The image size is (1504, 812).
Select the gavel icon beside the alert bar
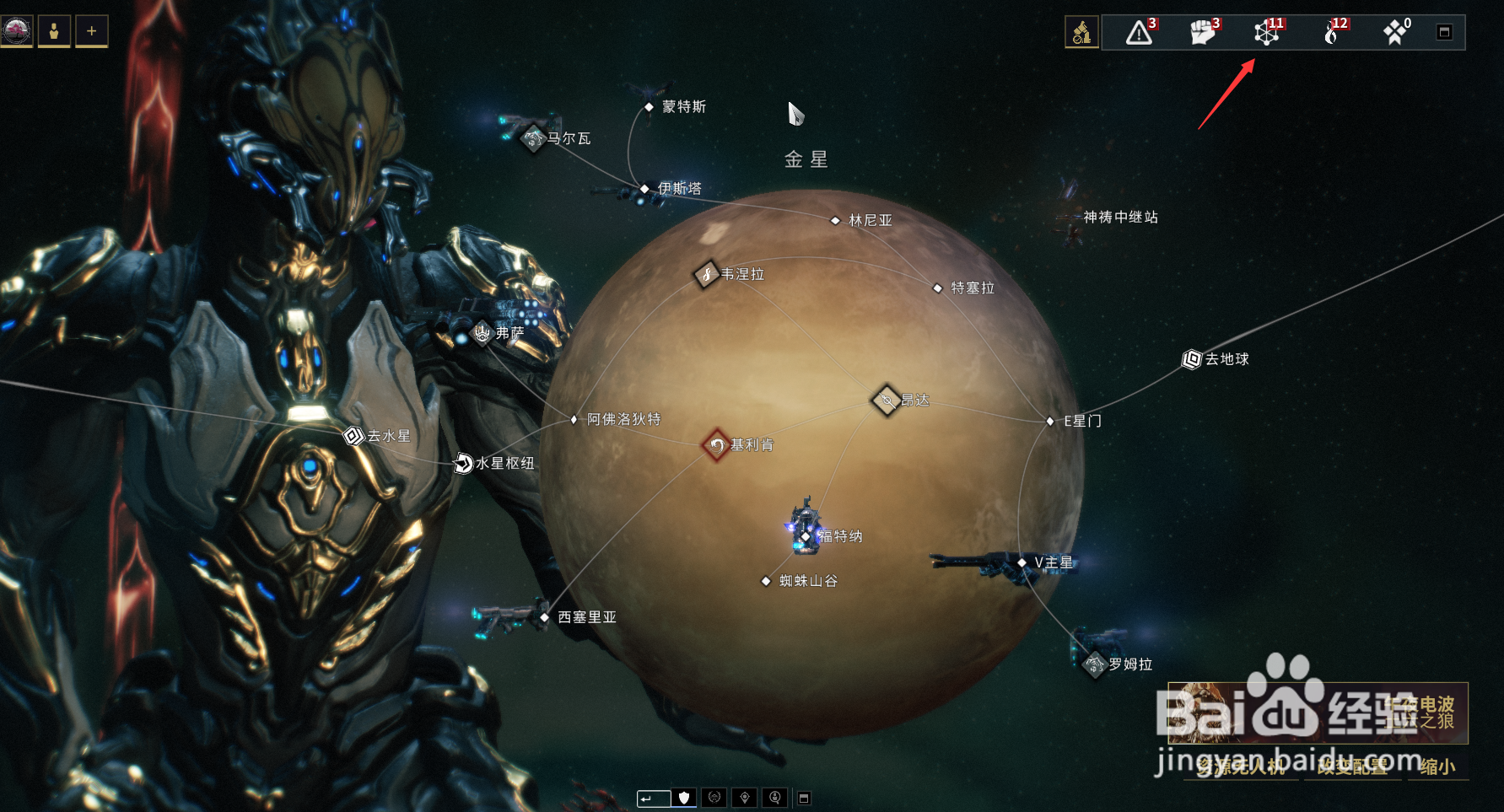point(1082,31)
